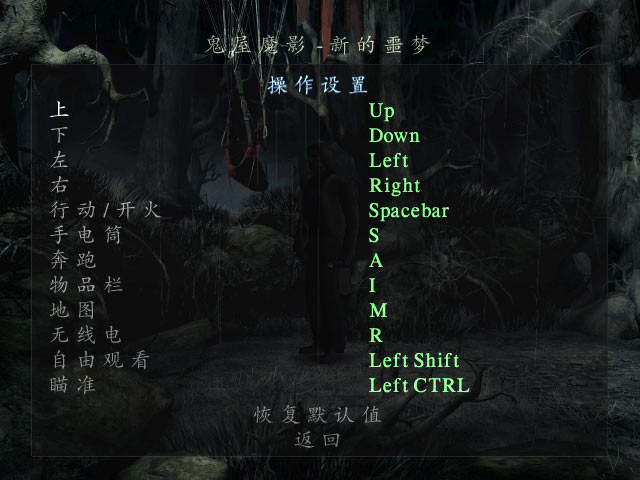Click 恢复默认值 to restore defaults

[318, 415]
